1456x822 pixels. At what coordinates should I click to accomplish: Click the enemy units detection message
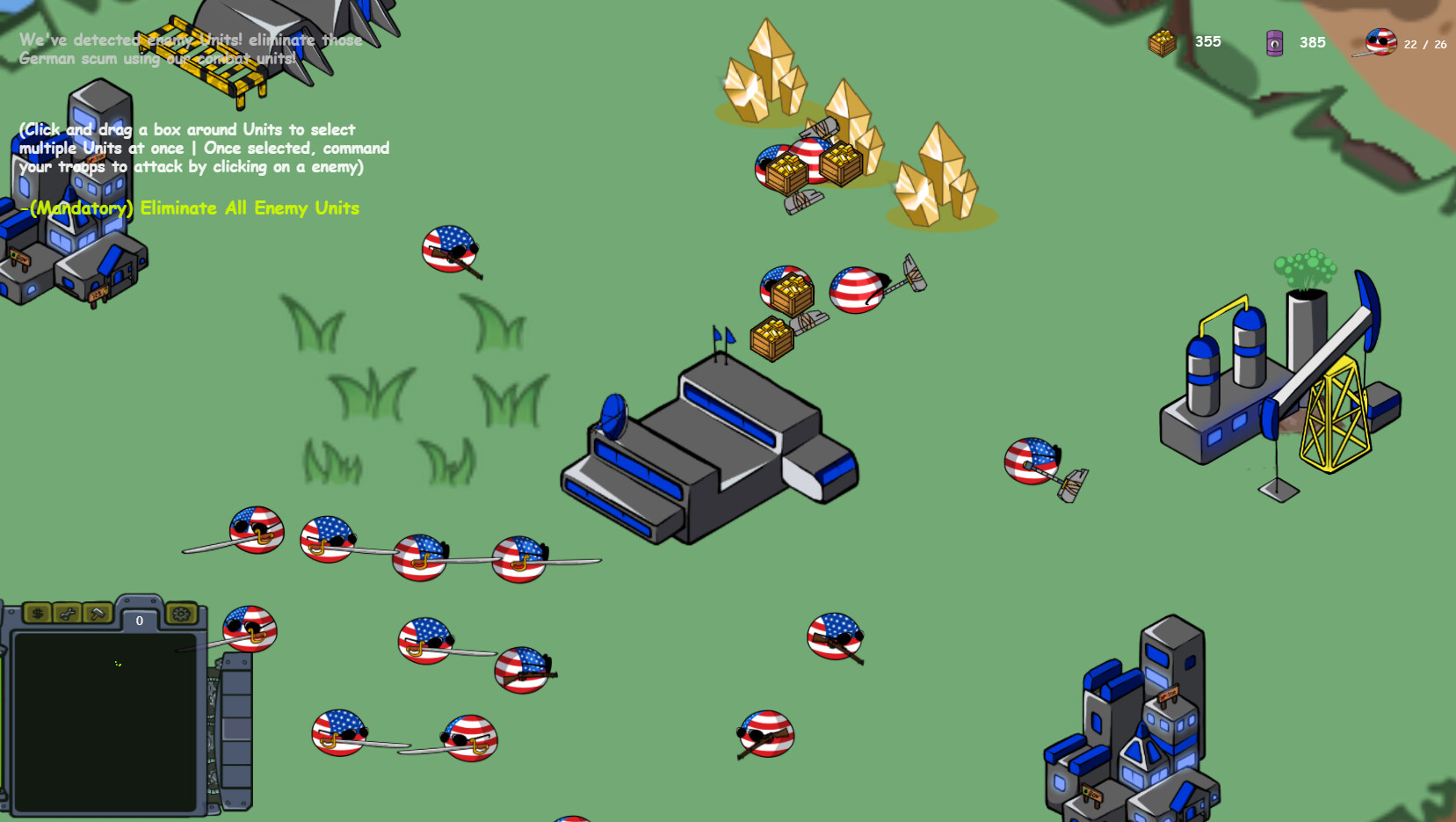(x=191, y=49)
